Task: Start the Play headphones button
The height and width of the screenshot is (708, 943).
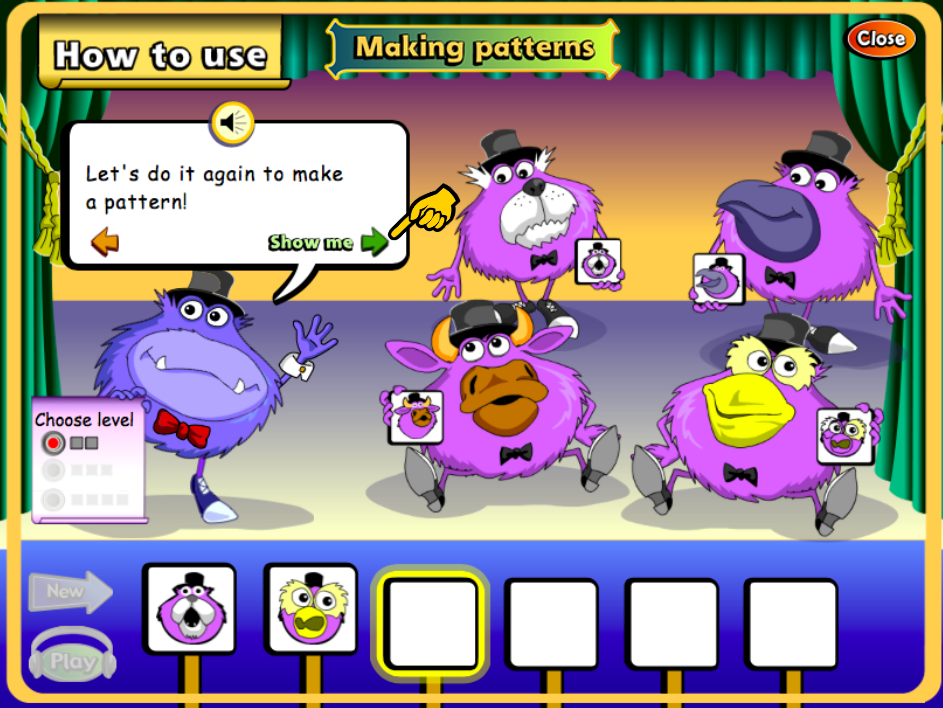Action: 72,660
